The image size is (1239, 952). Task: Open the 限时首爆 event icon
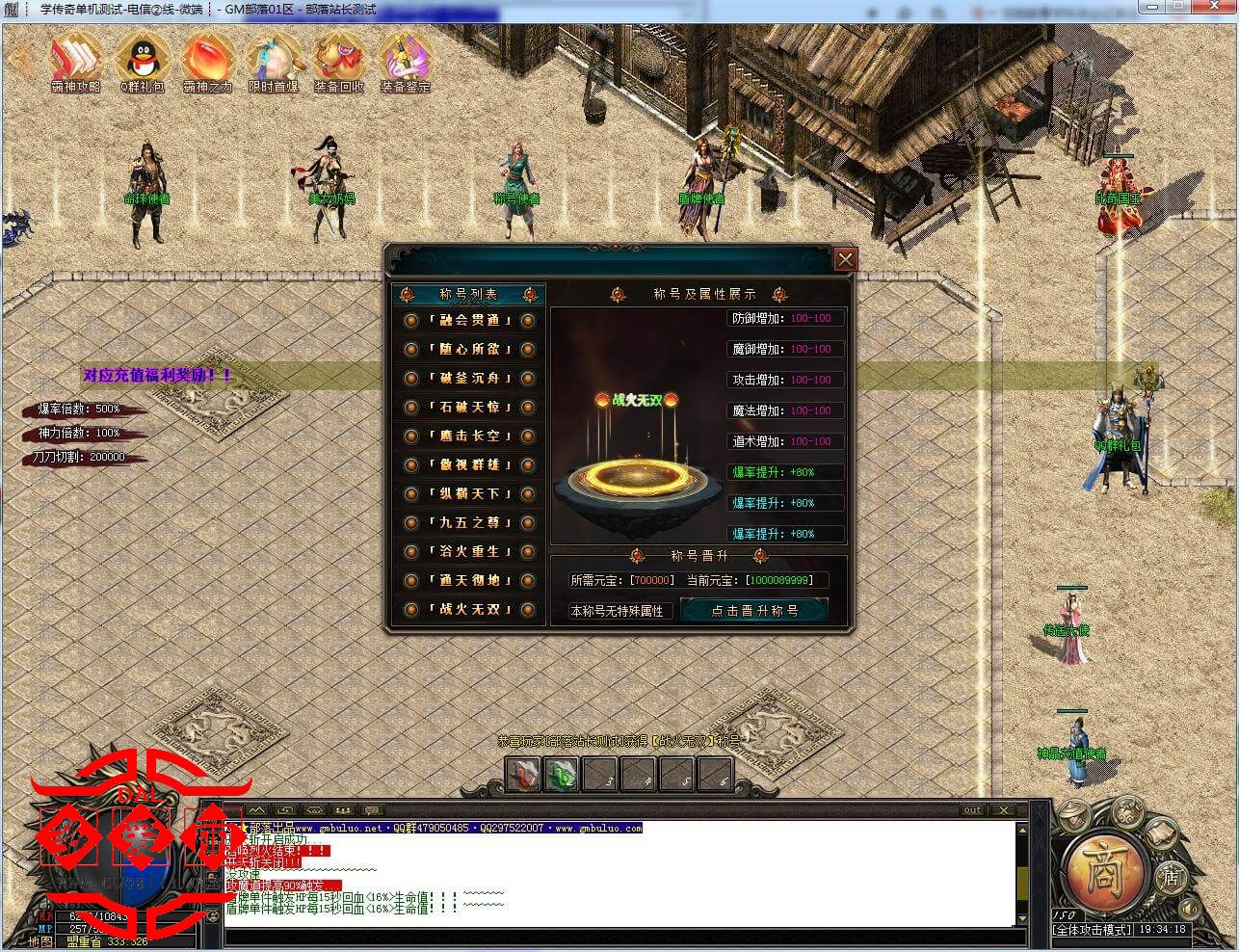273,60
